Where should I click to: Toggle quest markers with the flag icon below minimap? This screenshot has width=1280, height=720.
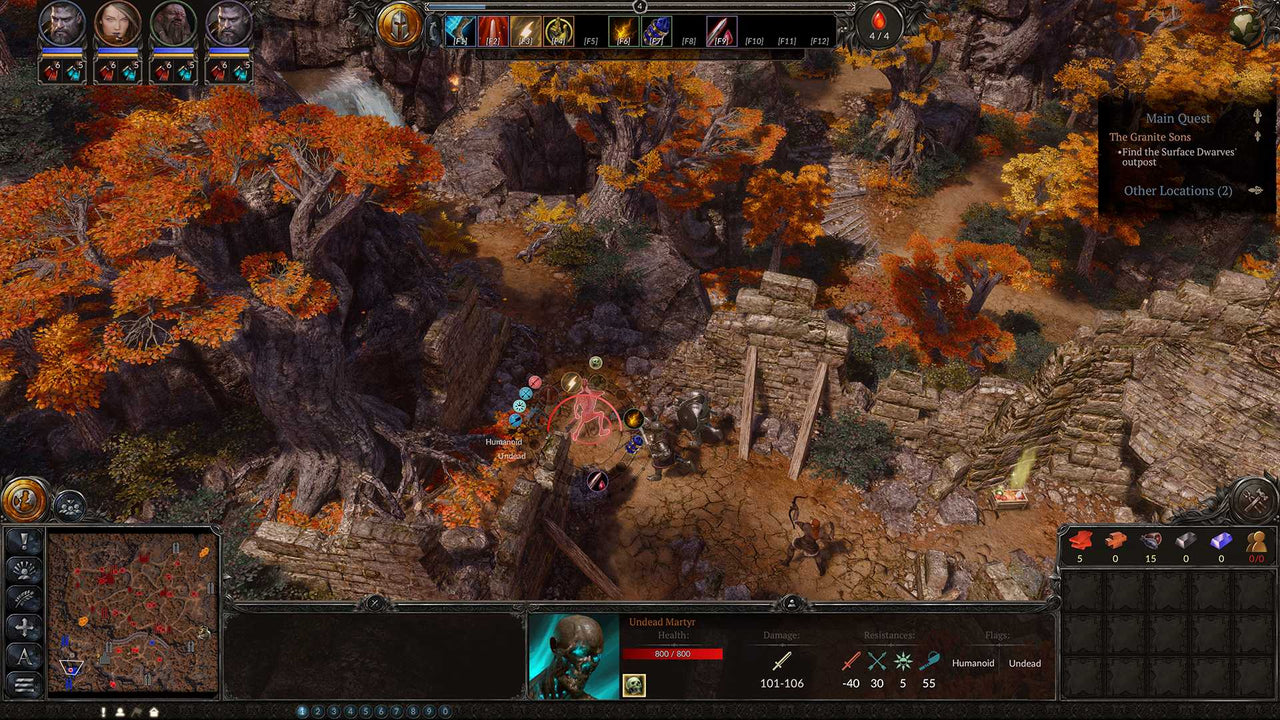[137, 712]
